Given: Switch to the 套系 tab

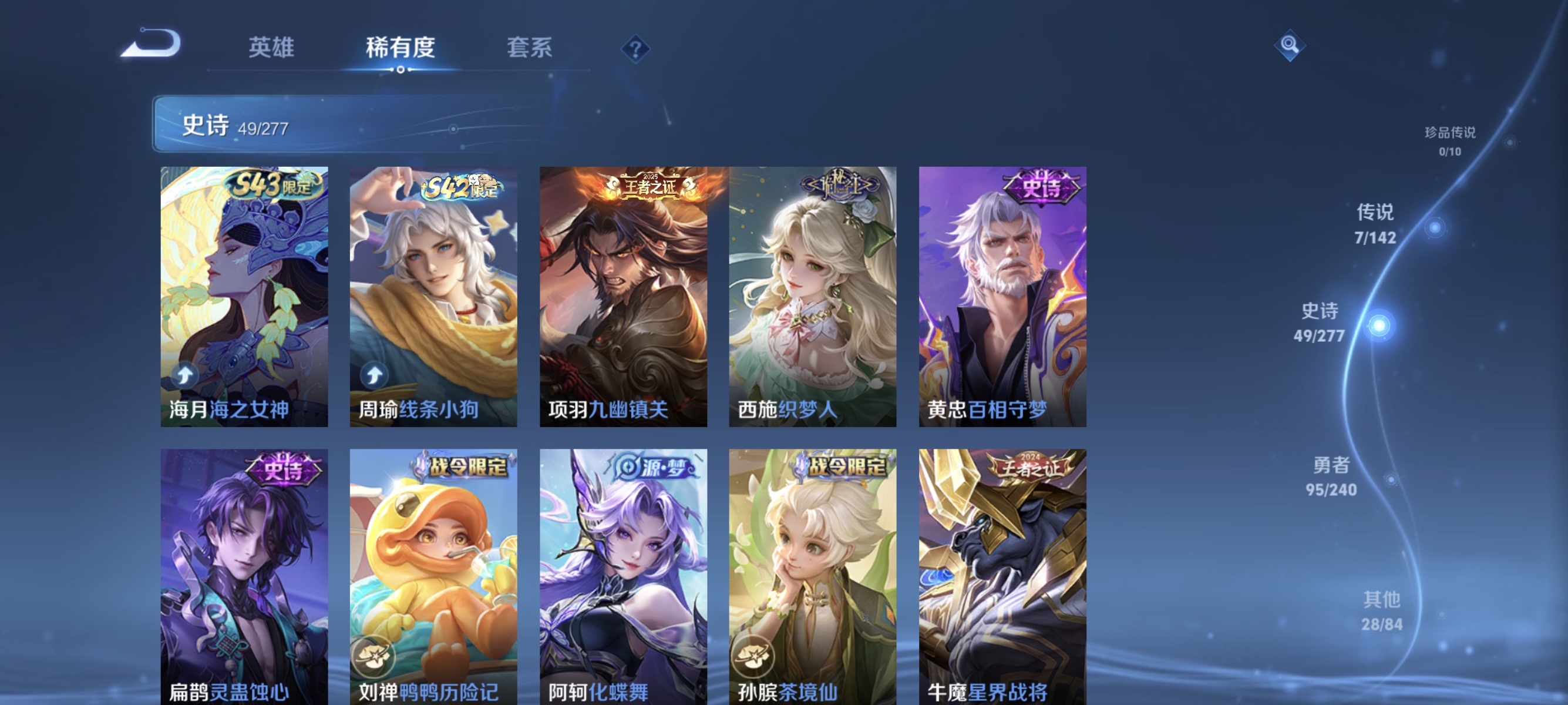Looking at the screenshot, I should point(529,49).
